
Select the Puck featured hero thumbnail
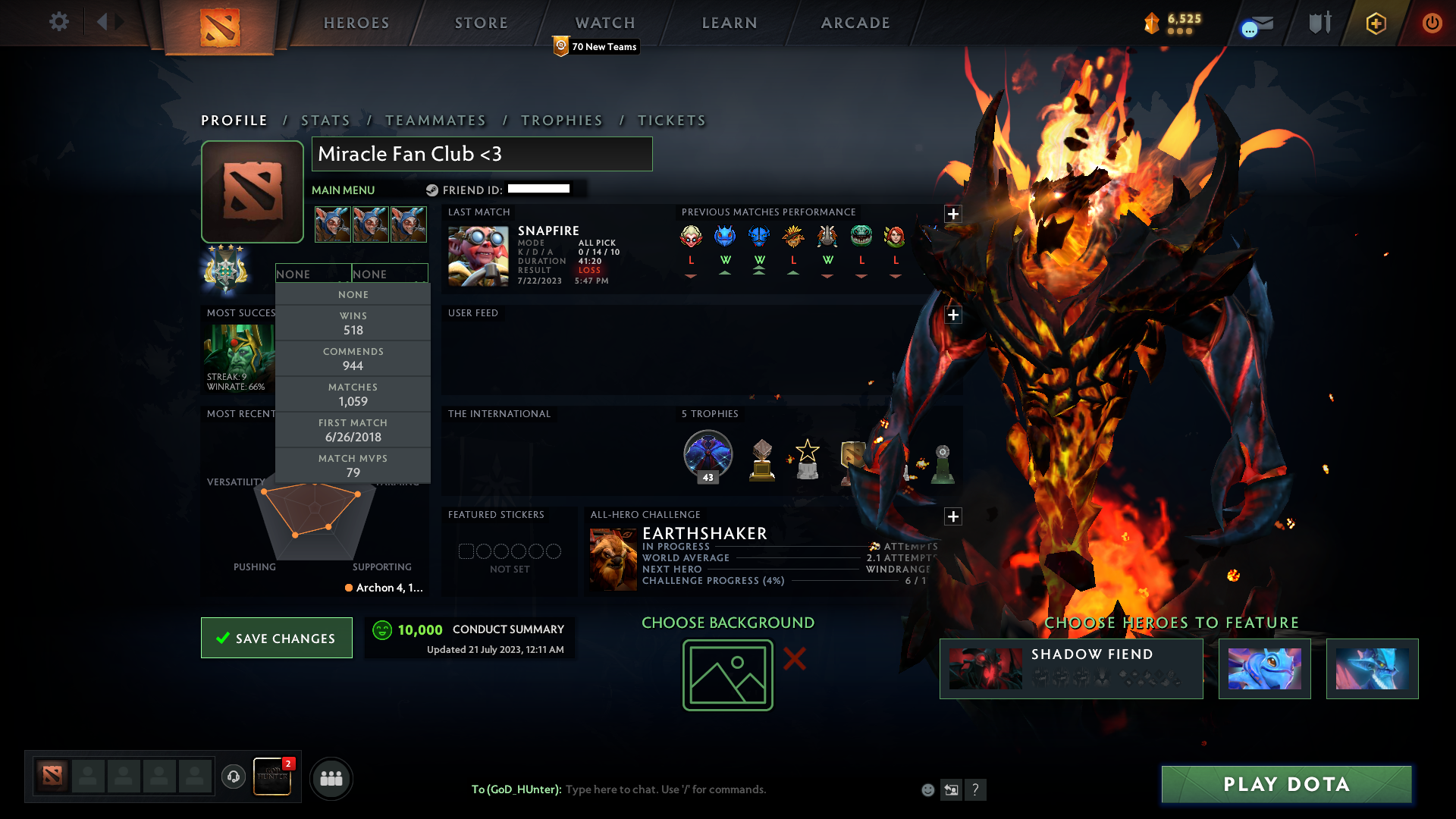tap(1264, 668)
